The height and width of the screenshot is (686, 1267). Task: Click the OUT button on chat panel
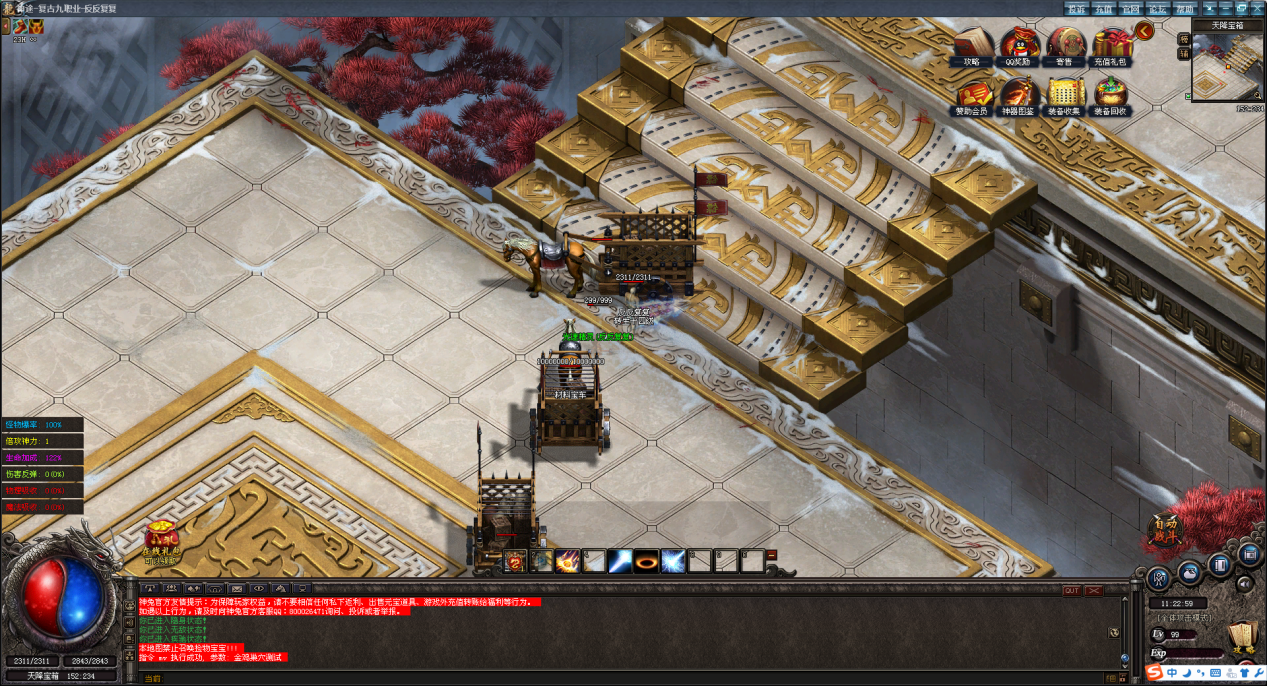[1071, 590]
